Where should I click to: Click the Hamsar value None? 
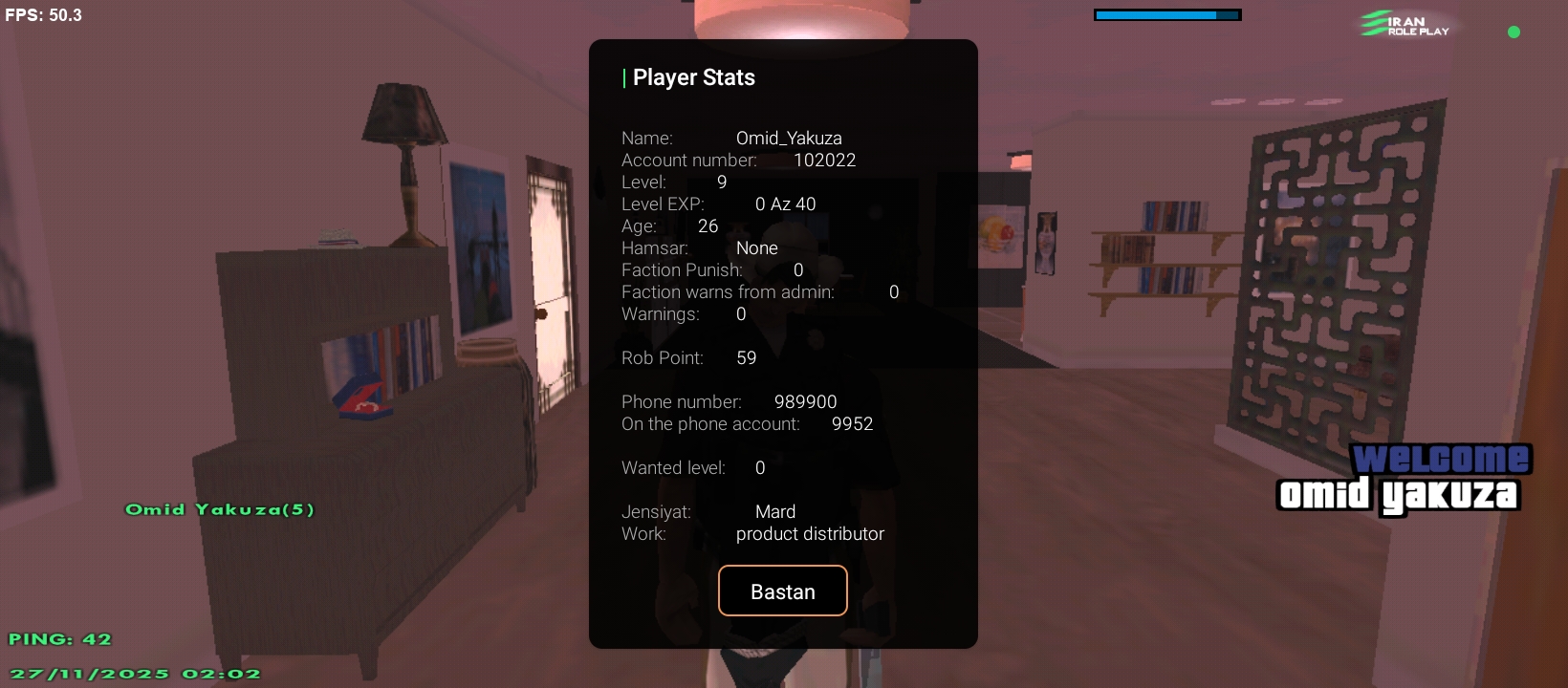point(757,247)
